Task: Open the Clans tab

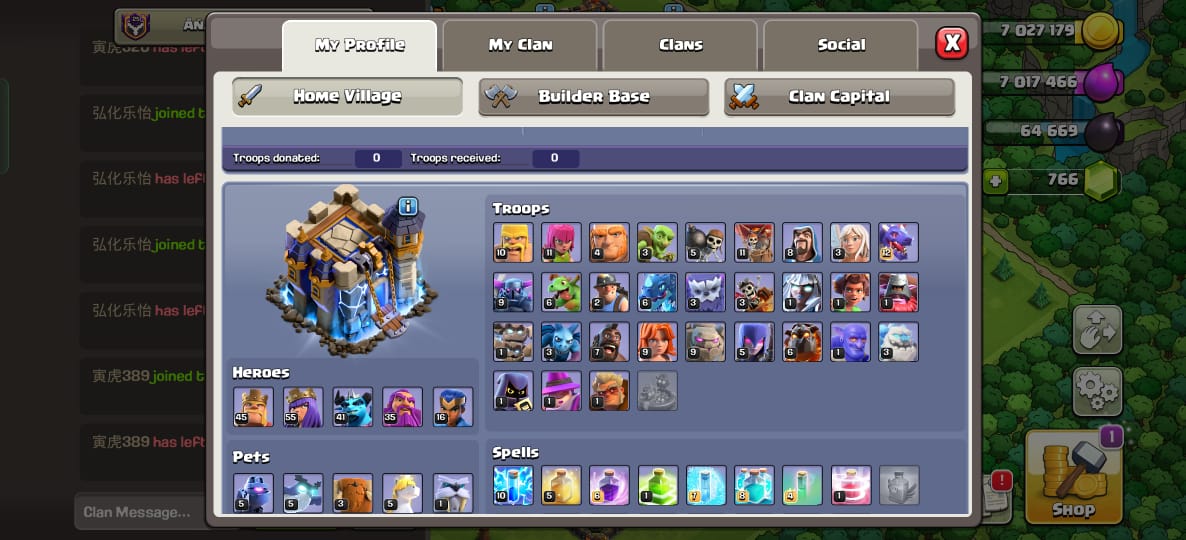Action: coord(680,45)
